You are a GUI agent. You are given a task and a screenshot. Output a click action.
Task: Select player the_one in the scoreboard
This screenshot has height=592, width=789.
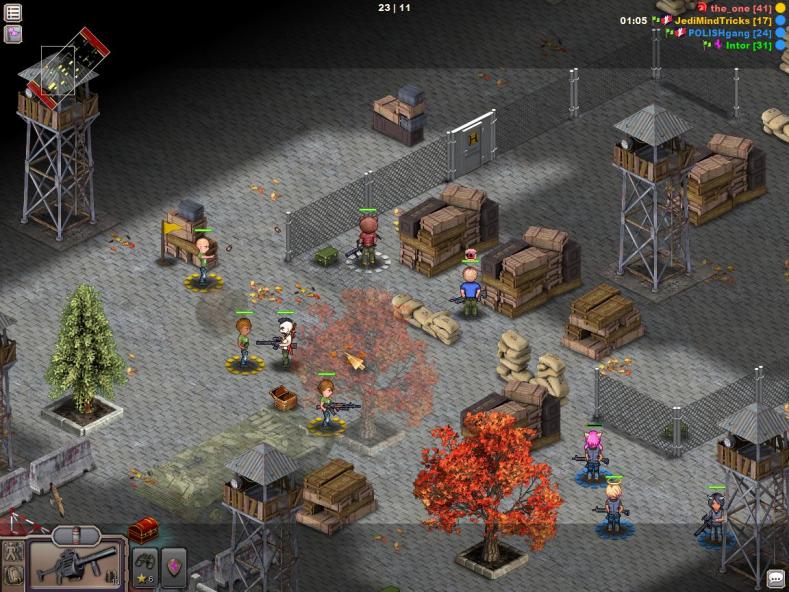tap(730, 8)
